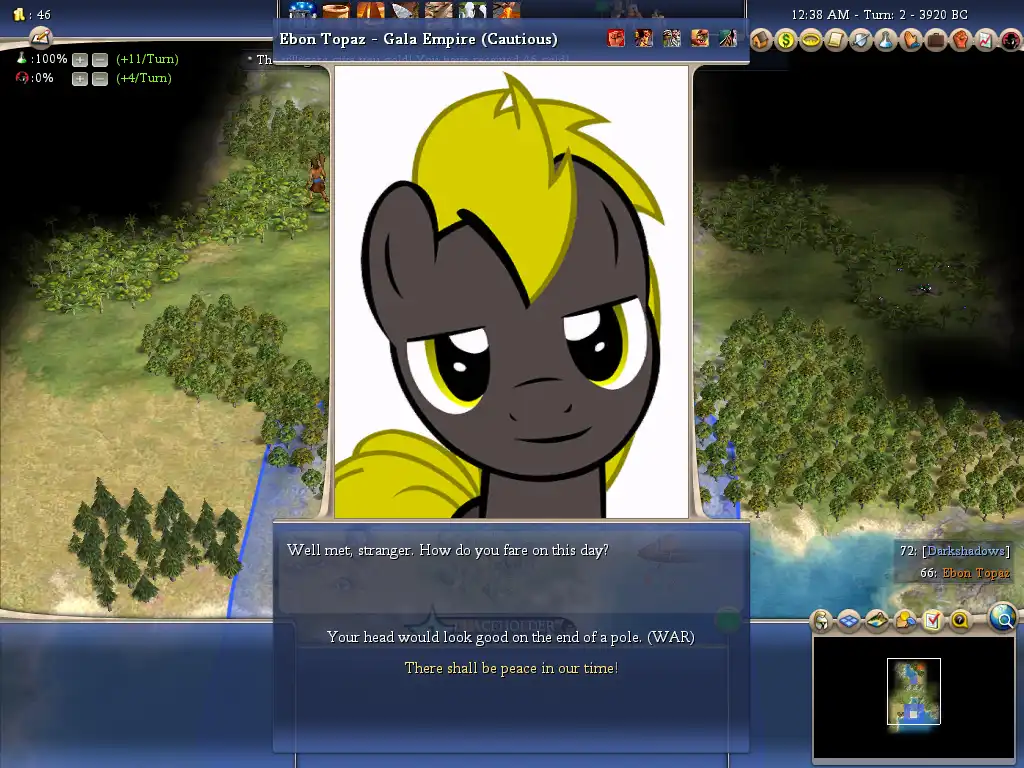
Task: Decrease the research rate with its minus button
Action: click(x=99, y=60)
